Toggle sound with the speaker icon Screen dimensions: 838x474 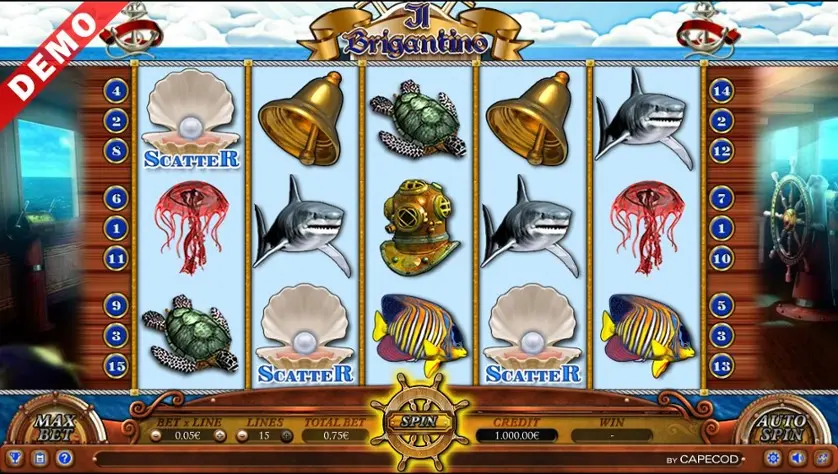(x=798, y=459)
